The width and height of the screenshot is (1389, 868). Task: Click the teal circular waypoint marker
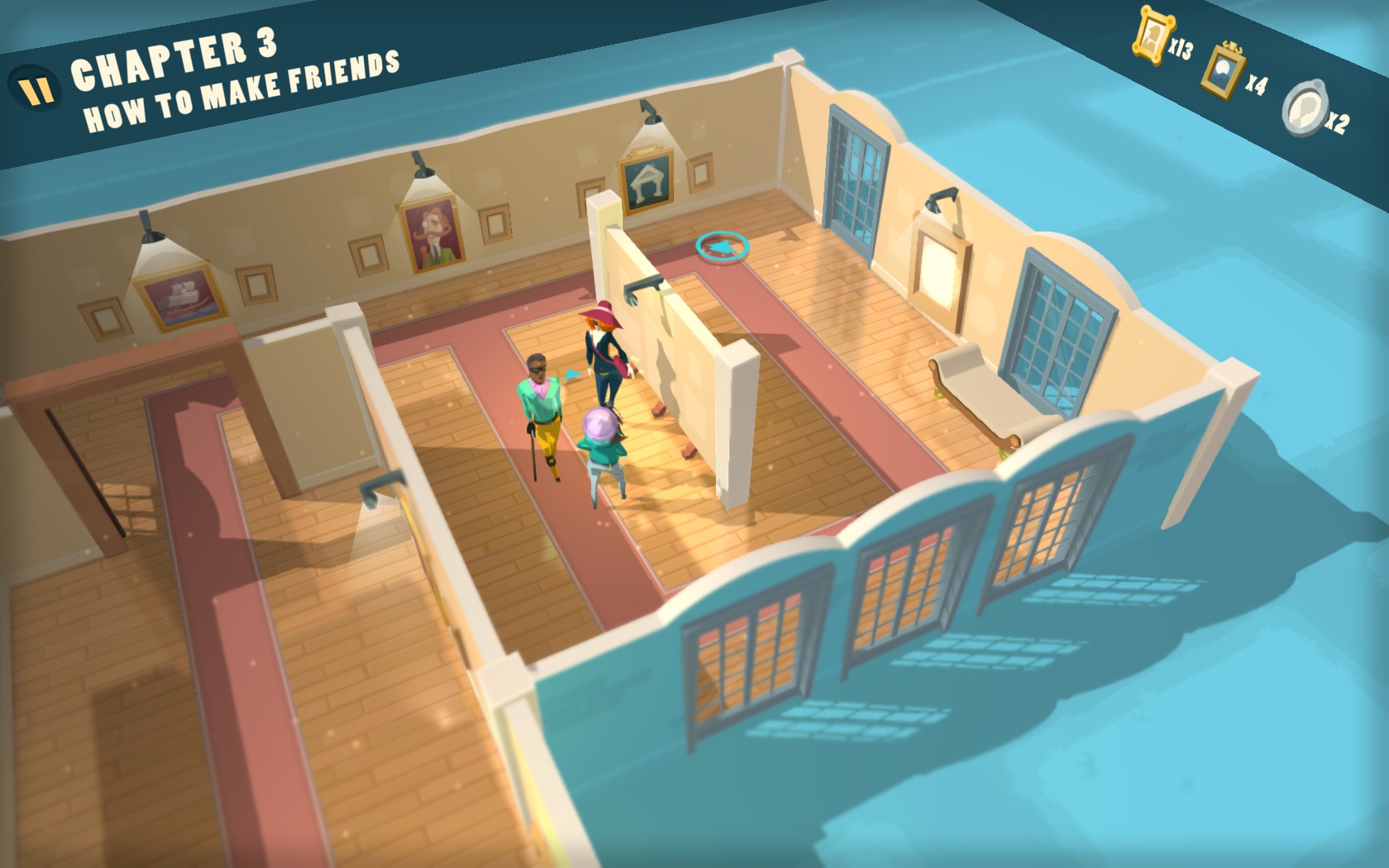(722, 246)
